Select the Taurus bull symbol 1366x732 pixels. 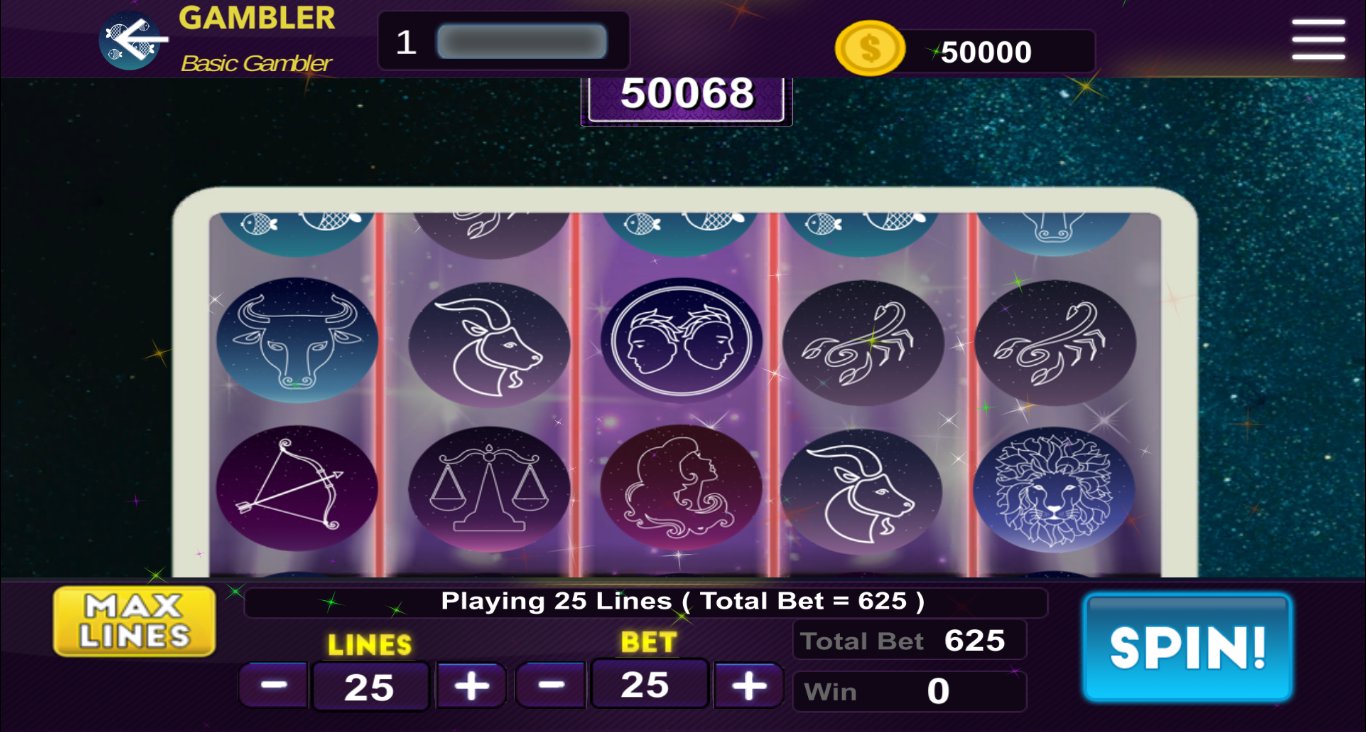pyautogui.click(x=296, y=341)
